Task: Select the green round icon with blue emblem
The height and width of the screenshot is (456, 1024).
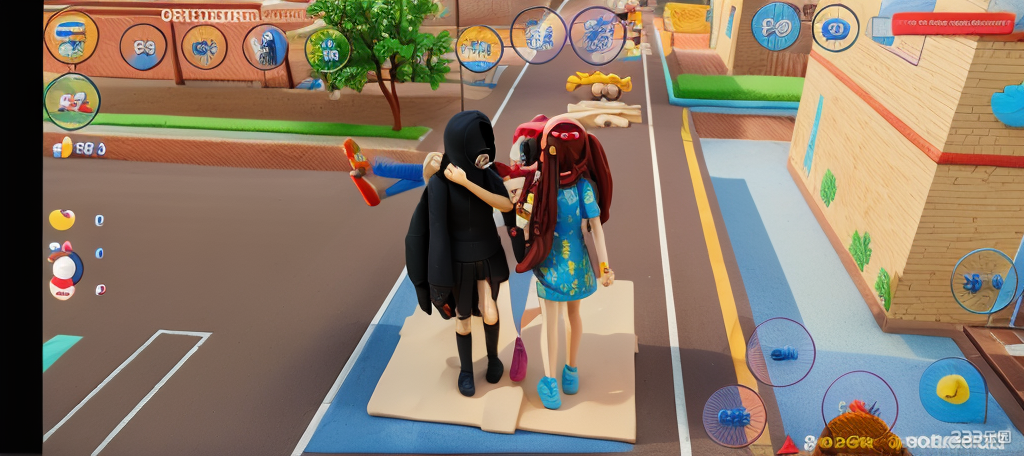Action: tap(326, 49)
